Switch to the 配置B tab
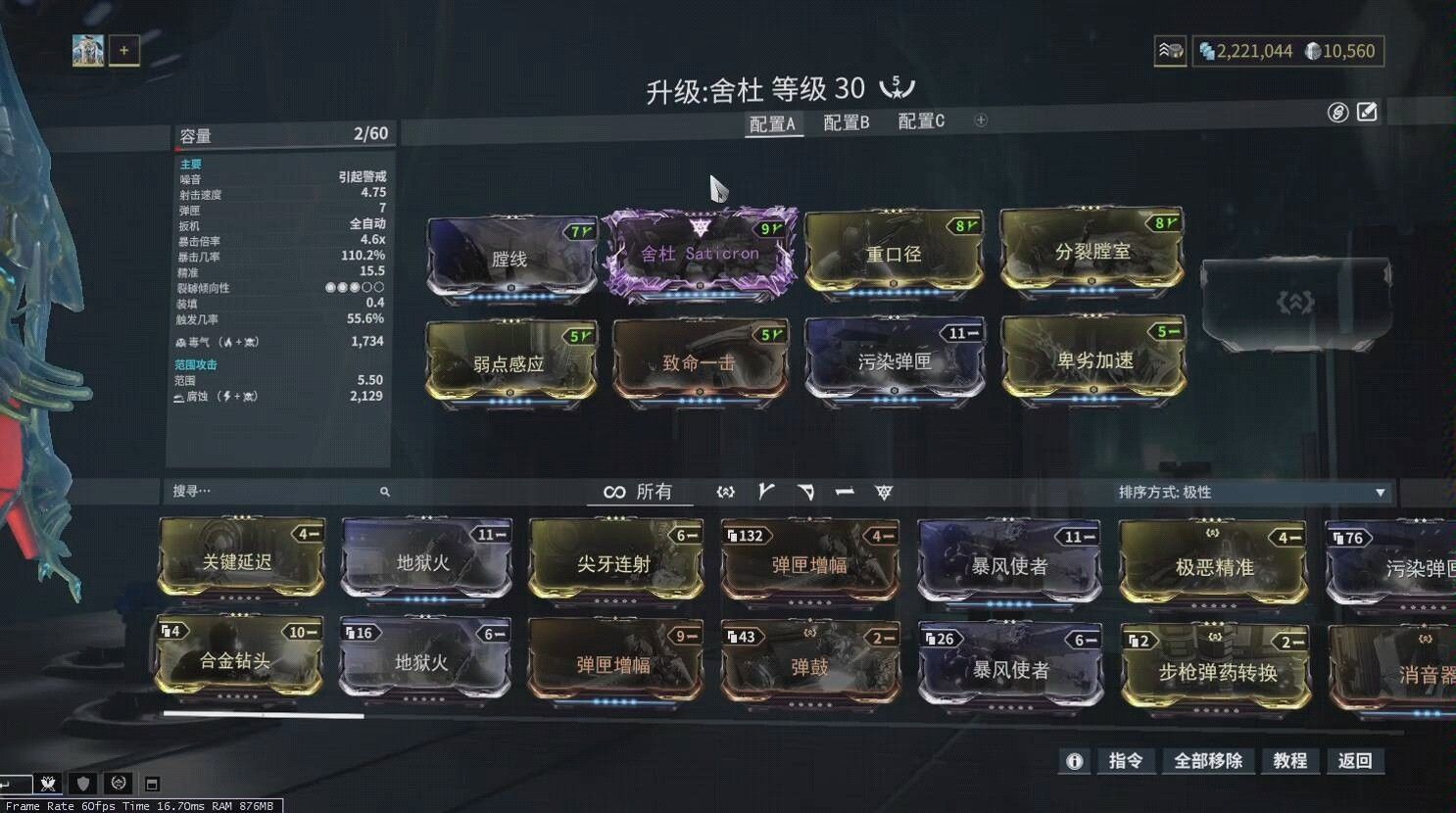Image resolution: width=1456 pixels, height=813 pixels. point(846,121)
